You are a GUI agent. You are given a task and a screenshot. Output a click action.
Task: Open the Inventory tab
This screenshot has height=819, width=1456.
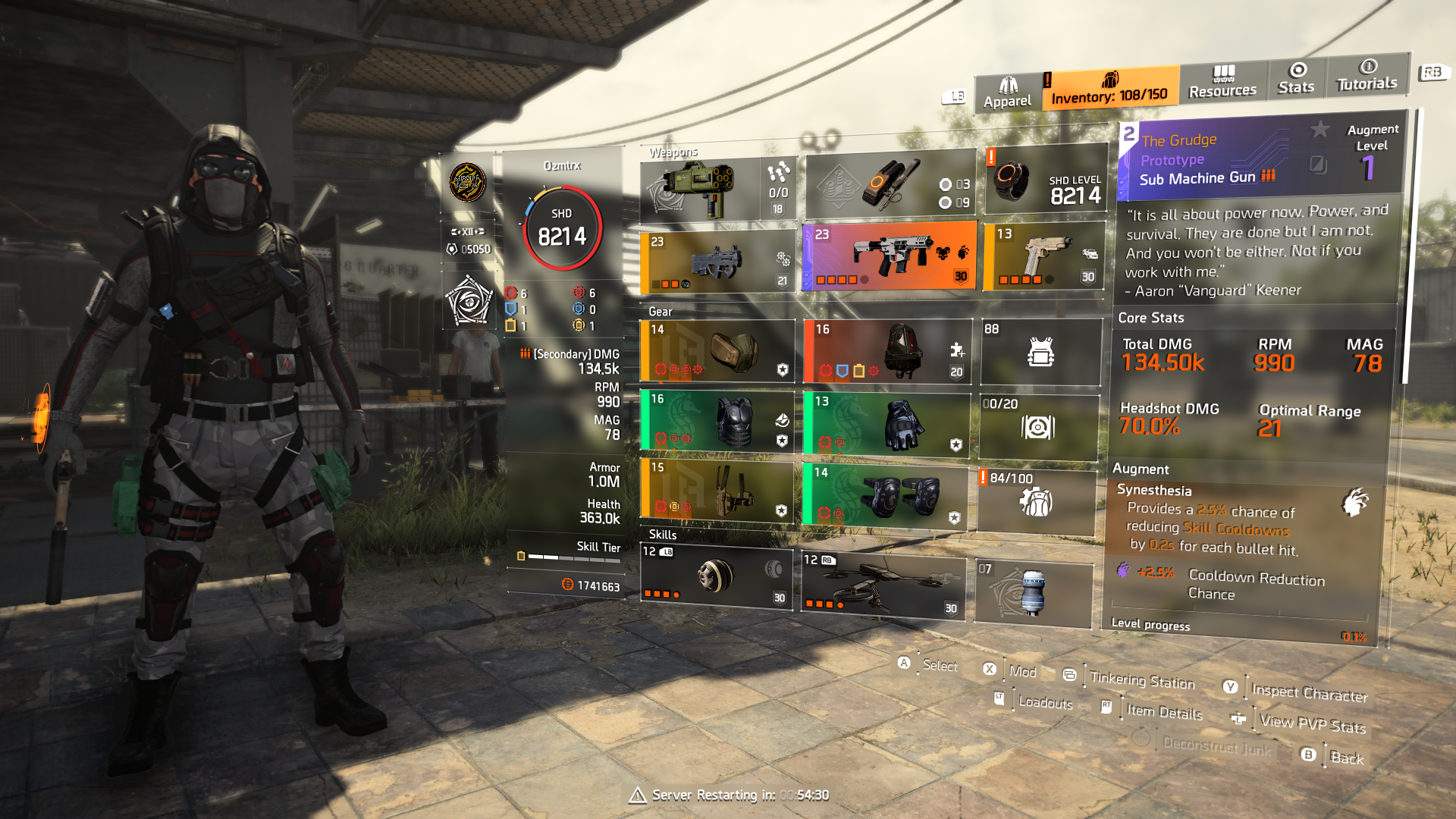[1109, 88]
